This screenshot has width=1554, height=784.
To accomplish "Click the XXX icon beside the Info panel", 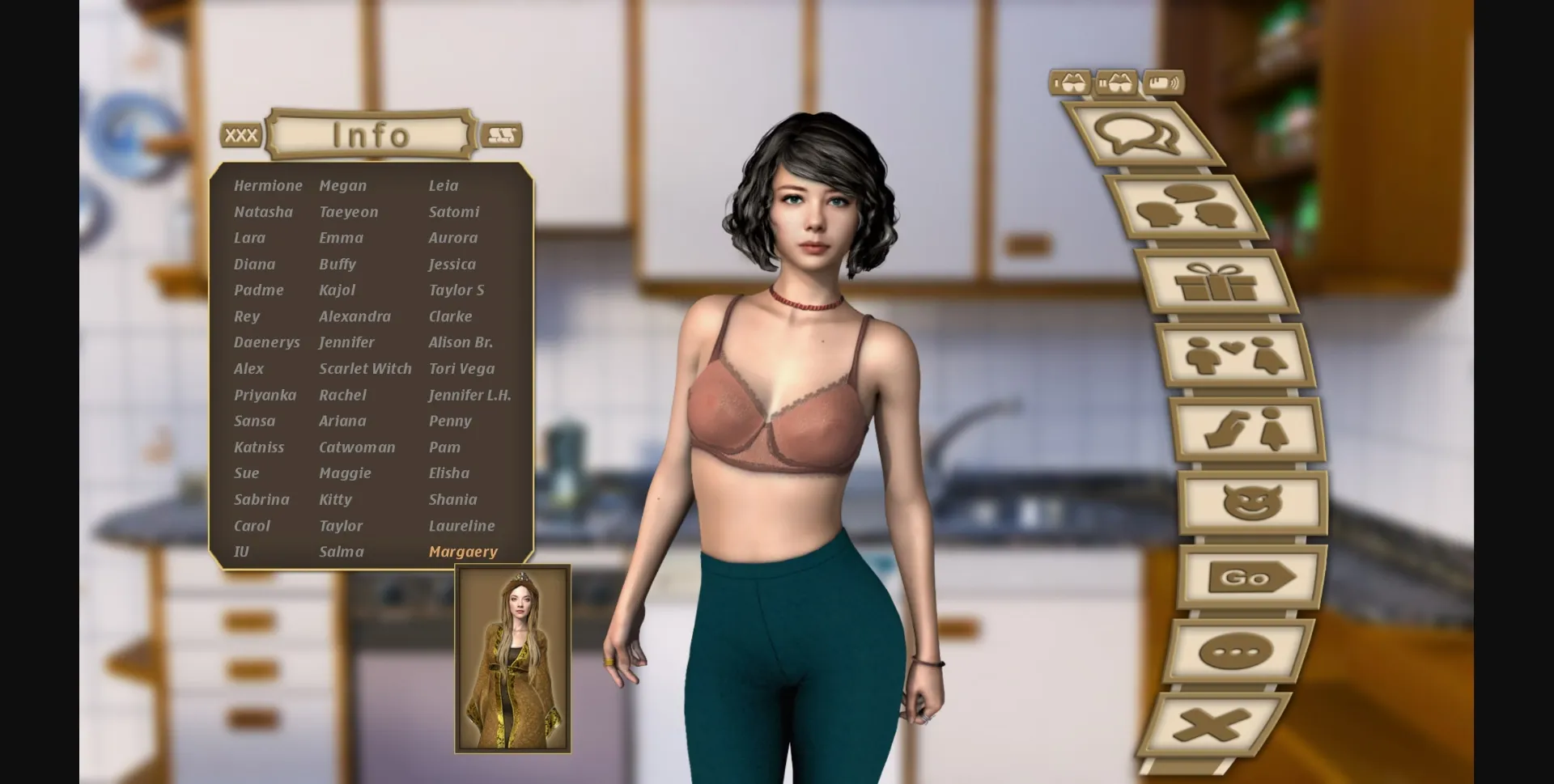I will point(240,135).
